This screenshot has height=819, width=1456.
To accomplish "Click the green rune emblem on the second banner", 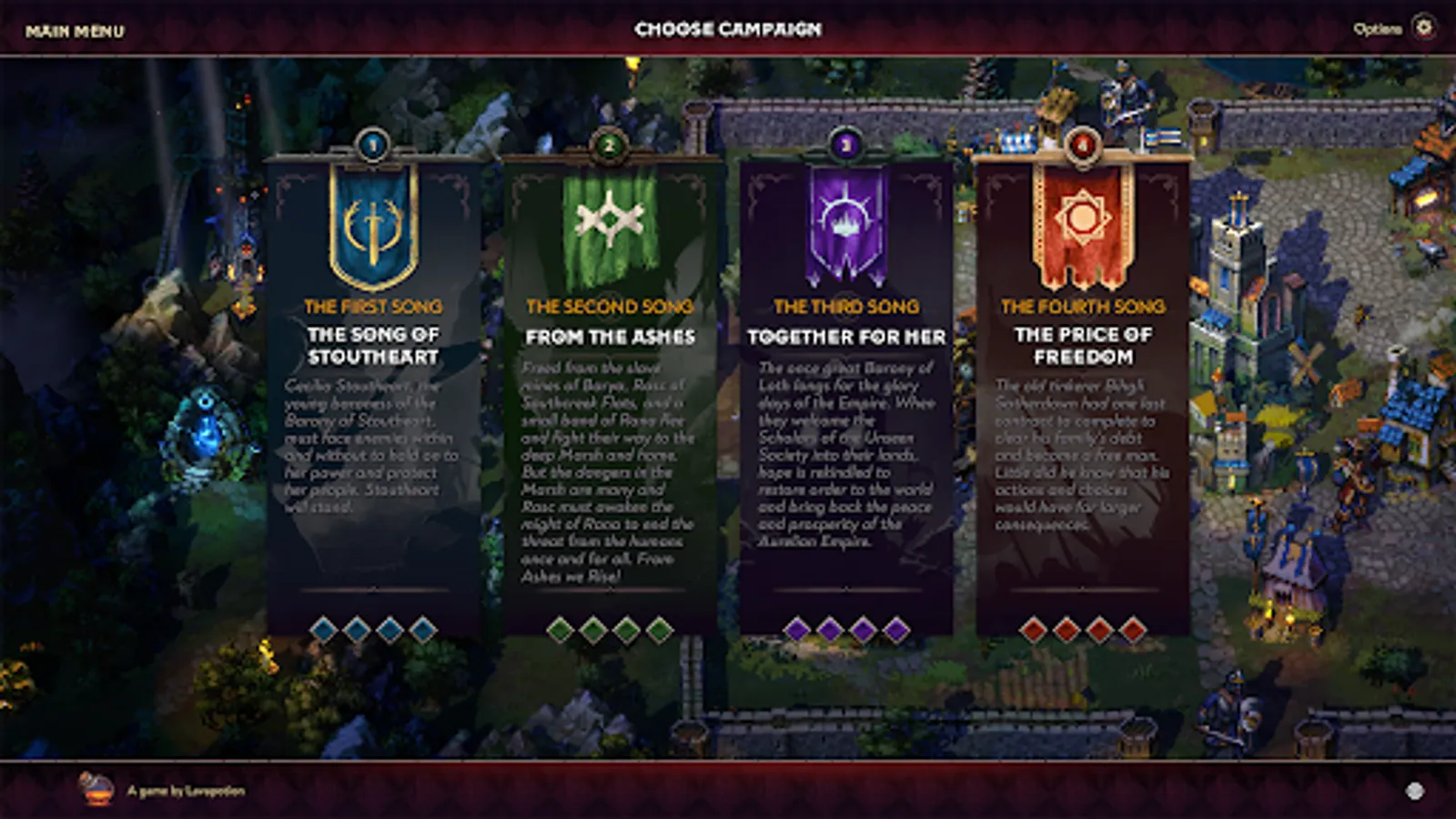I will click(608, 218).
